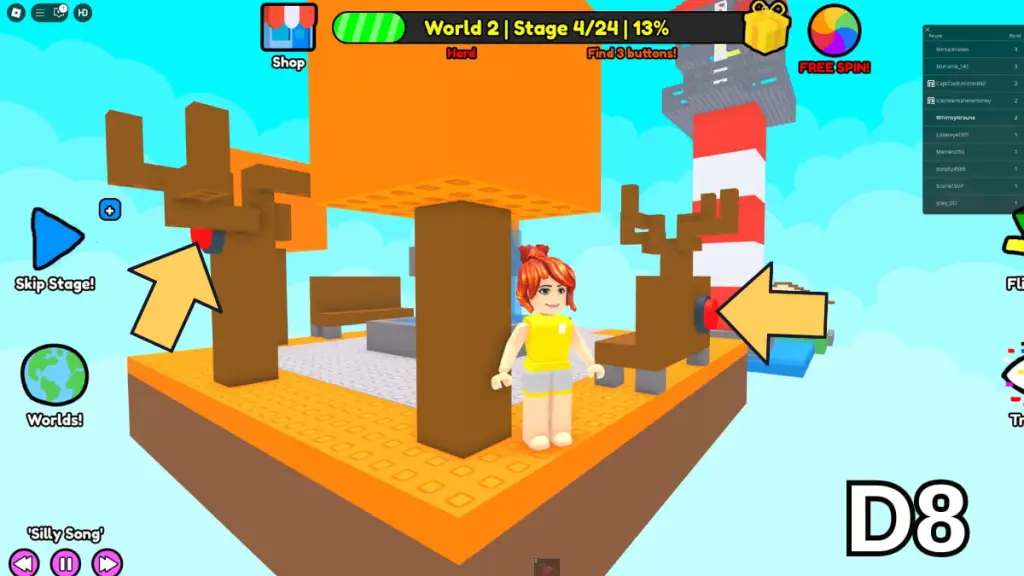Pause the 'Silly Song' music
1024x576 pixels.
pos(65,562)
